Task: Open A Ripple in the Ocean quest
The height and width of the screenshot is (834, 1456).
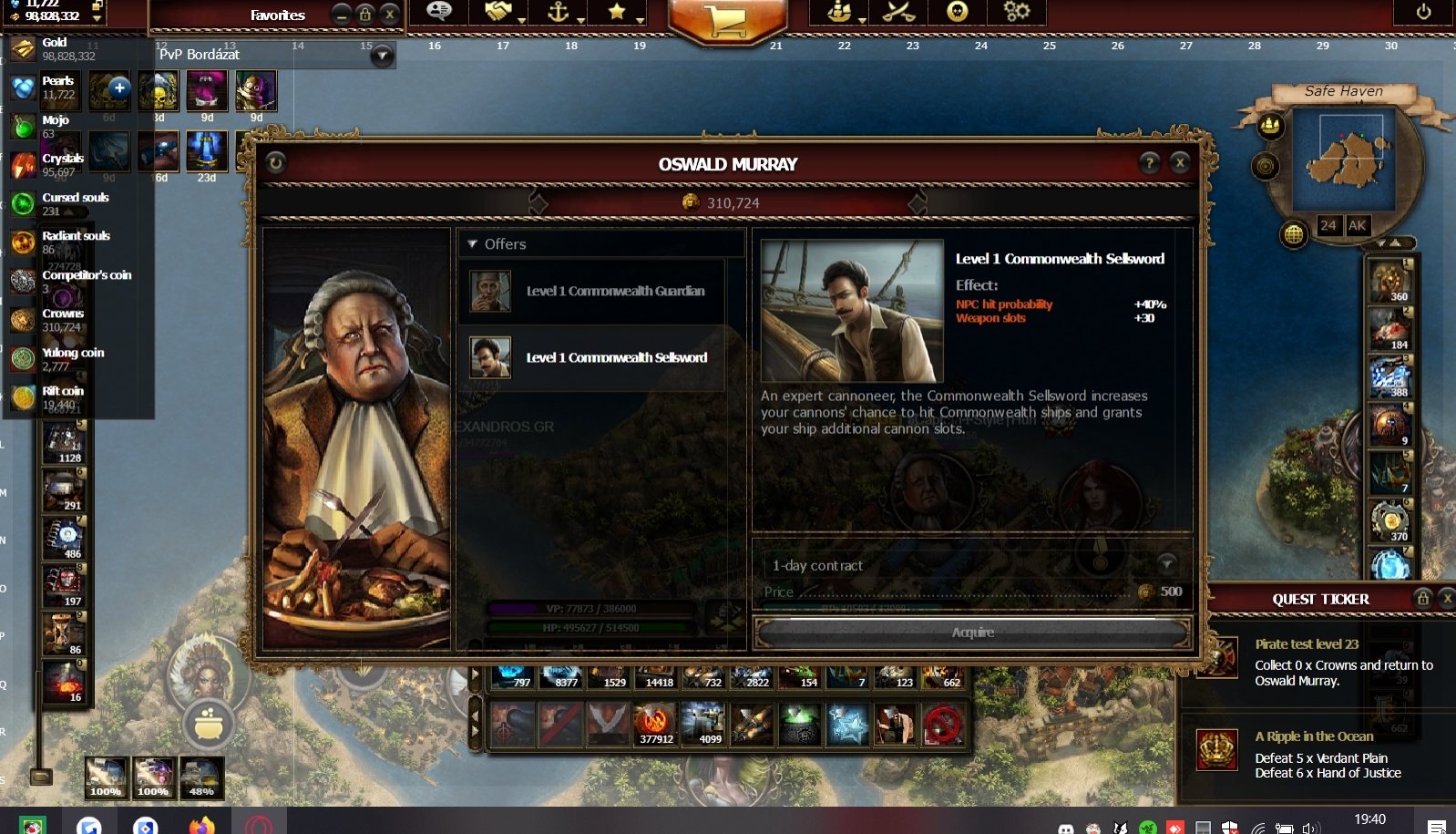Action: pos(1314,736)
